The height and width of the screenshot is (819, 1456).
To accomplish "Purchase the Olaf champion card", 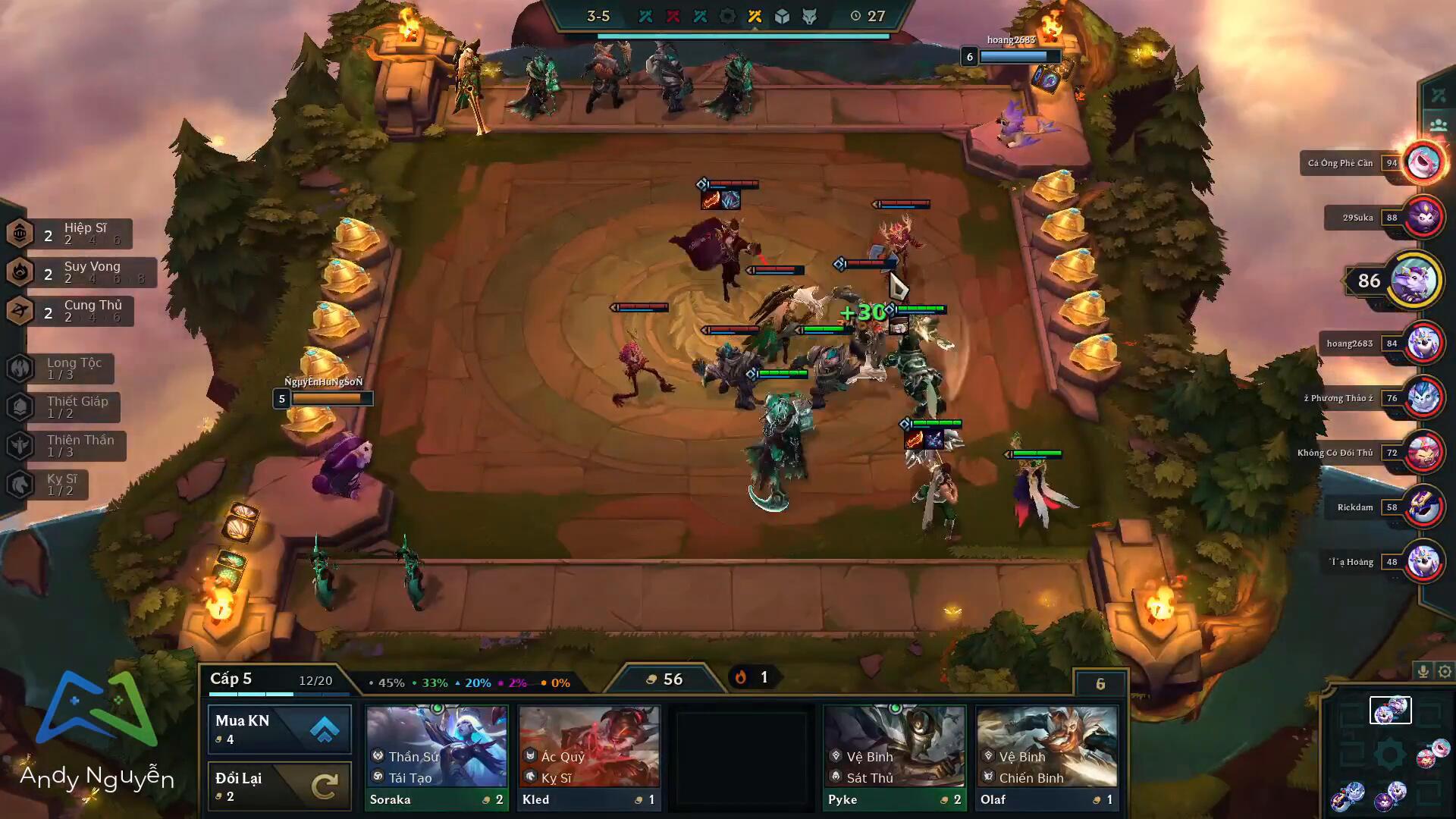I will (x=1046, y=757).
